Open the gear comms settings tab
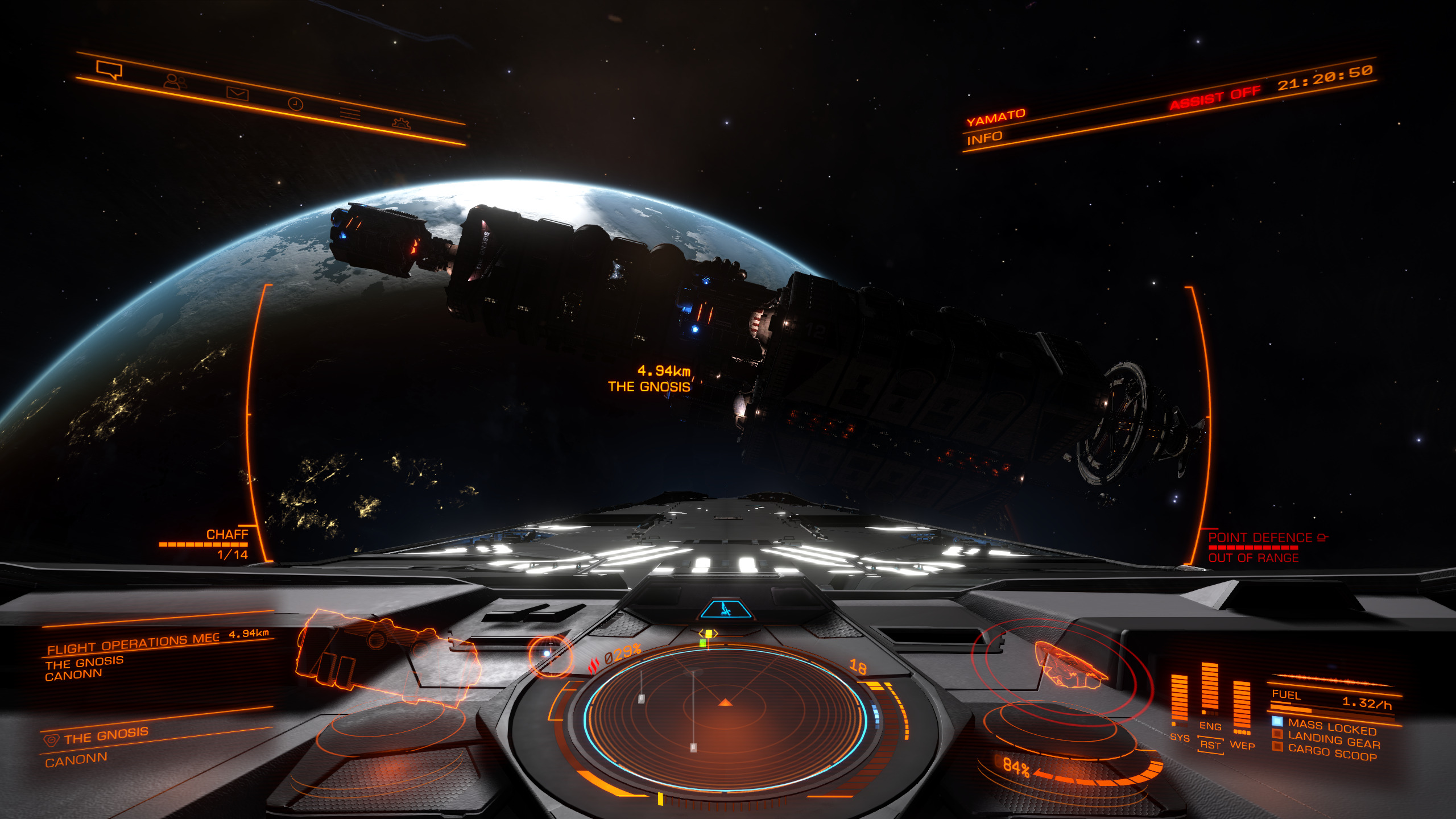Image resolution: width=1456 pixels, height=819 pixels. [402, 123]
